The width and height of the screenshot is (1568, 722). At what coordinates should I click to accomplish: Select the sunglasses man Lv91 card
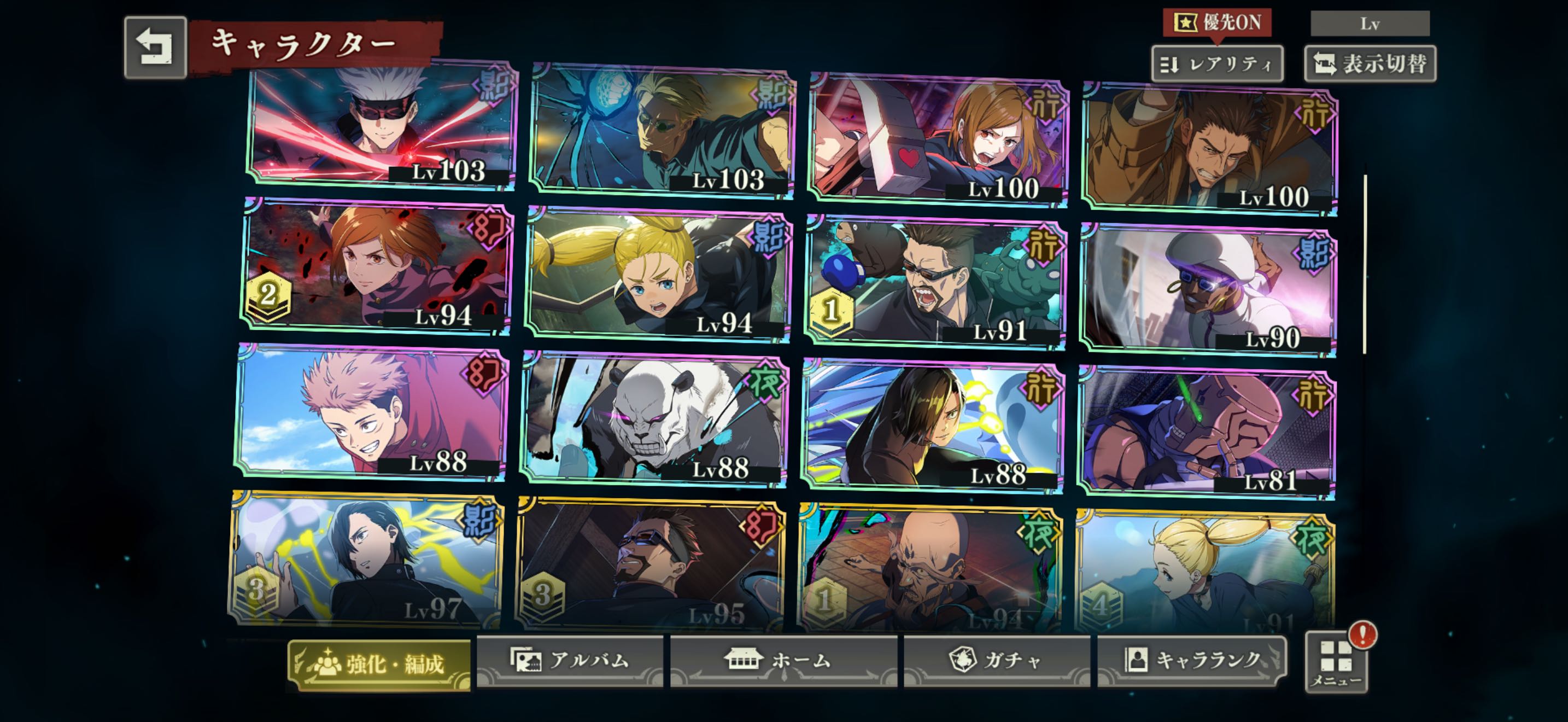click(x=935, y=283)
